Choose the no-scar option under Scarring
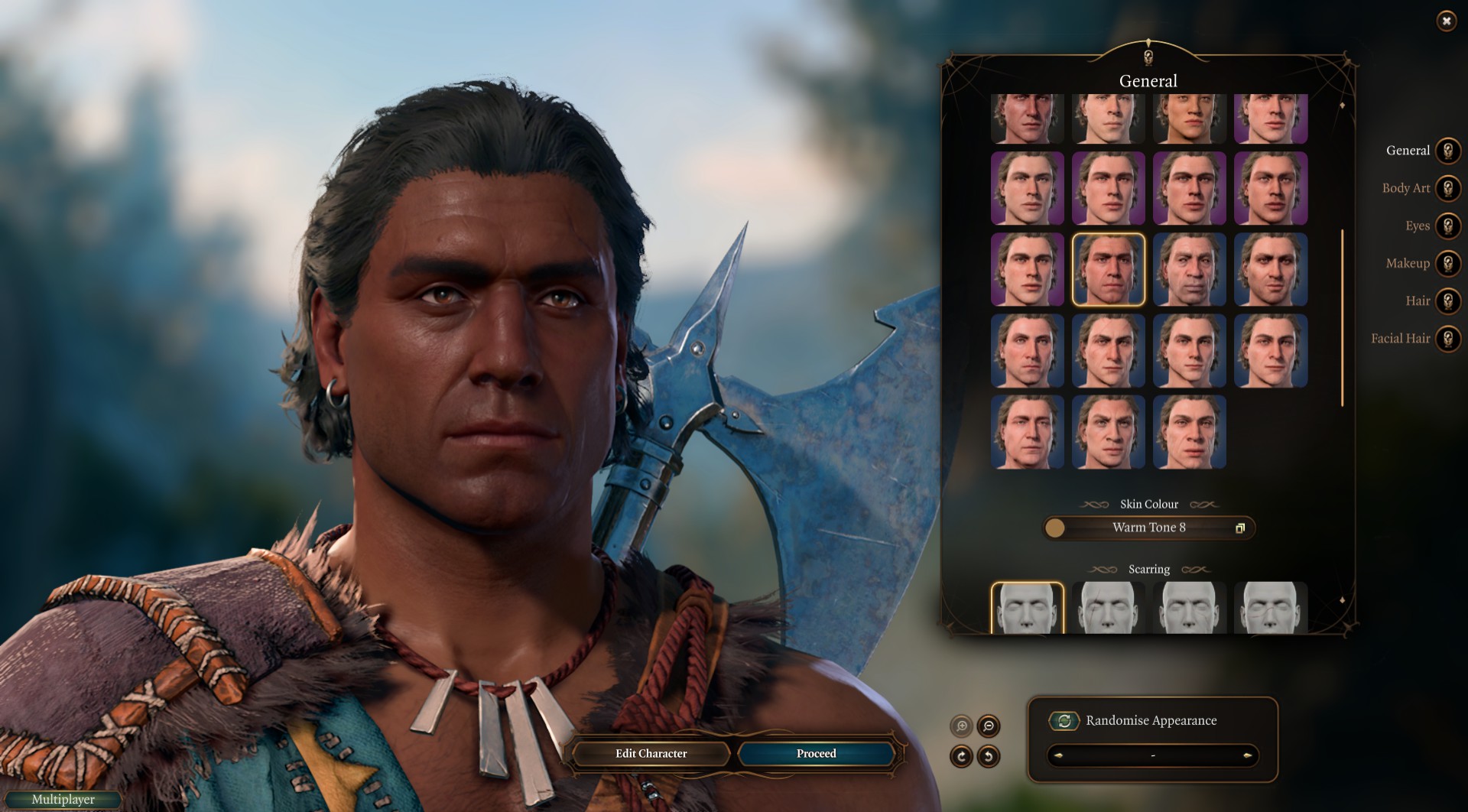The image size is (1468, 812). pyautogui.click(x=1027, y=609)
